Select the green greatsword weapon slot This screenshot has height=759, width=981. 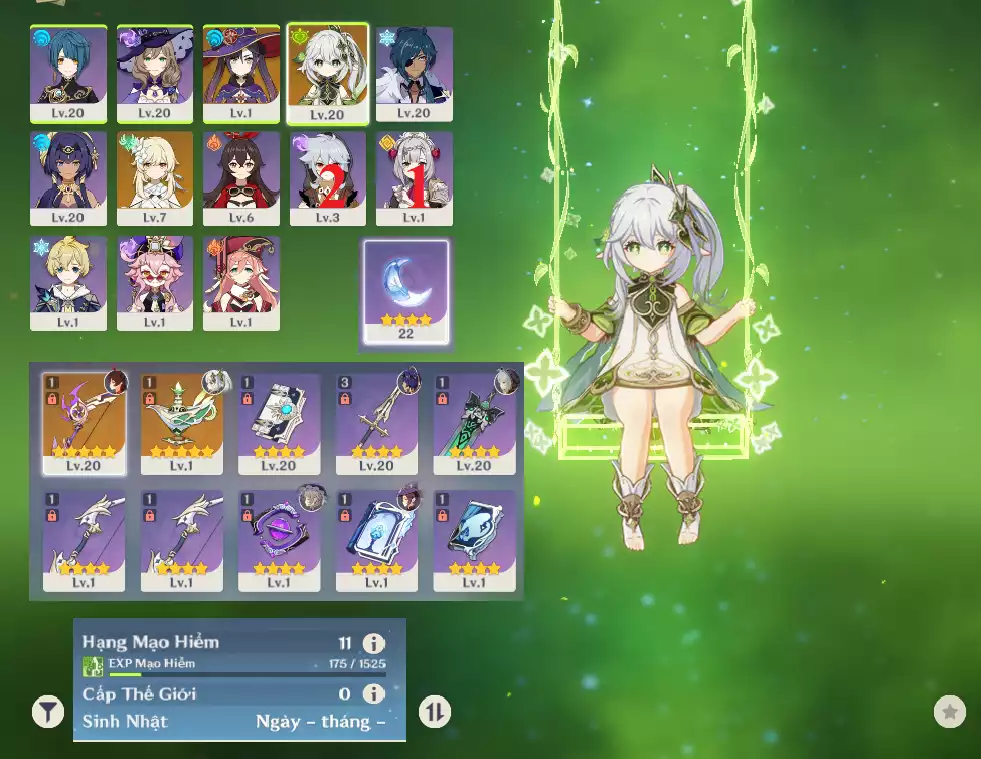[x=474, y=423]
